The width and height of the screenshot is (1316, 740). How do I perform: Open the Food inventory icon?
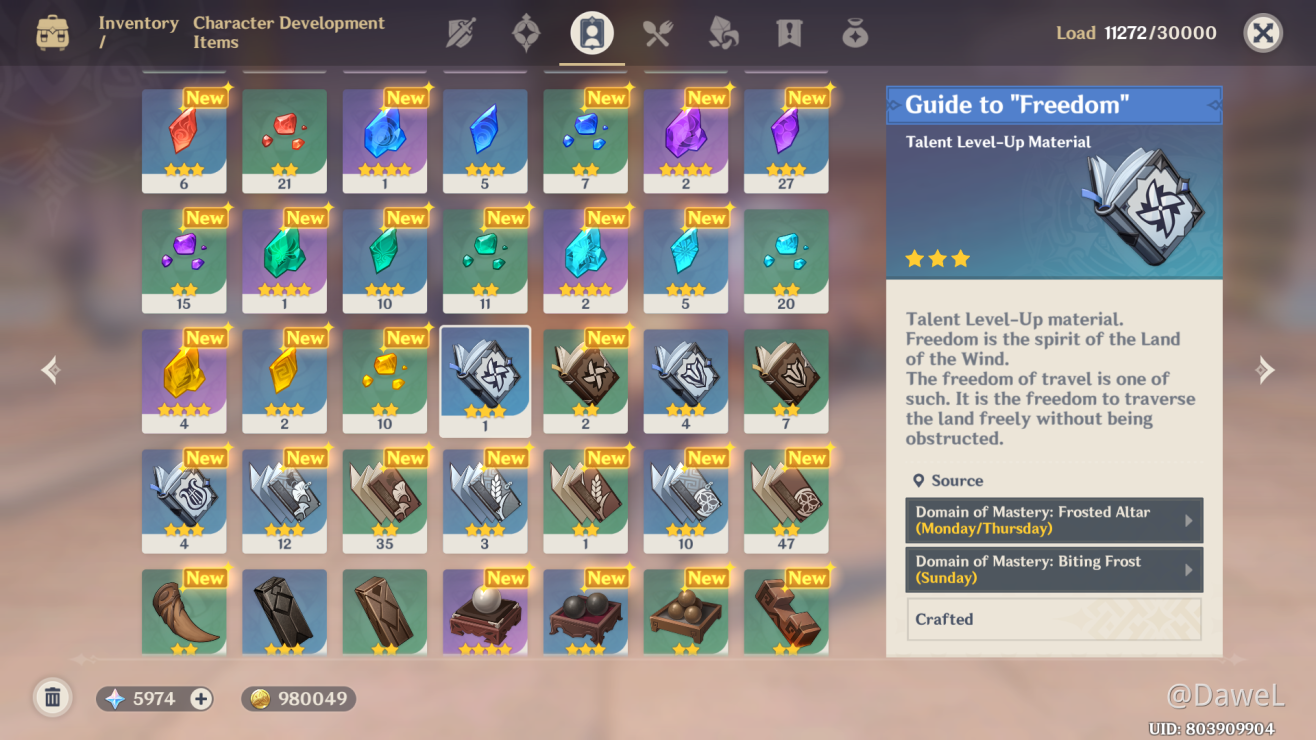656,32
